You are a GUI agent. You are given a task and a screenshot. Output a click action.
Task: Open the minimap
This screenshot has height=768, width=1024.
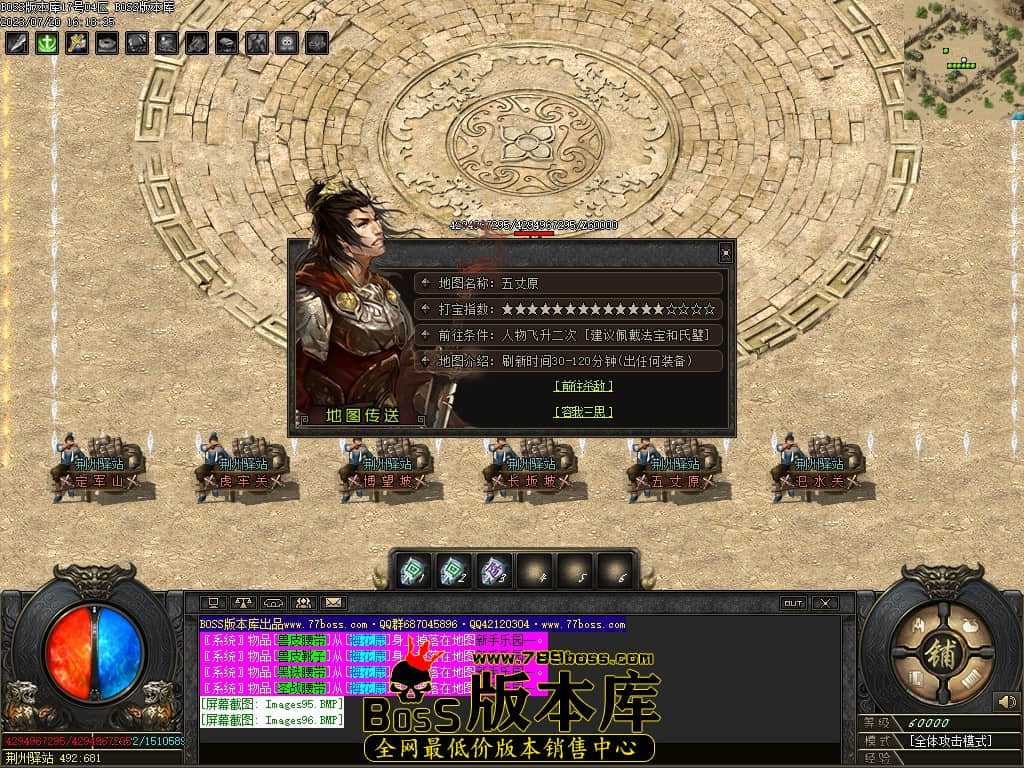[962, 58]
